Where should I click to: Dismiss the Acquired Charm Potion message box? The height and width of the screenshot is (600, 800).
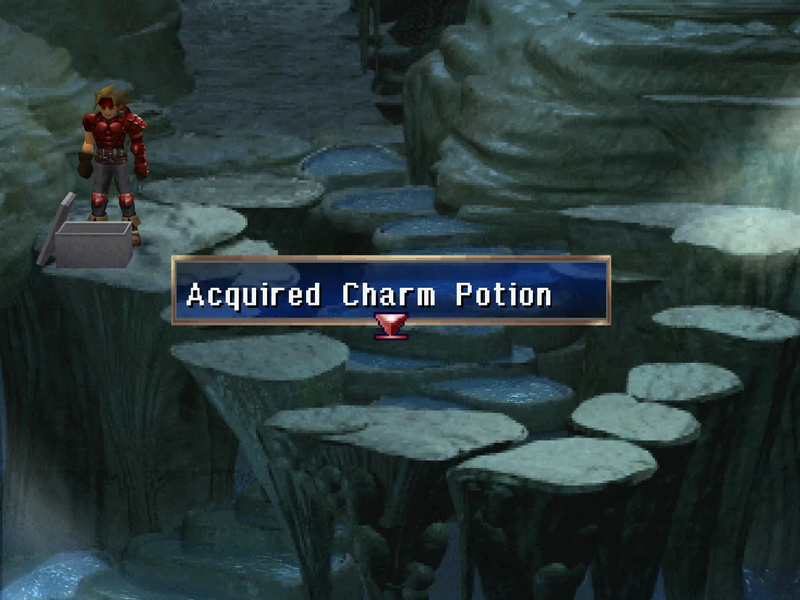pos(390,291)
